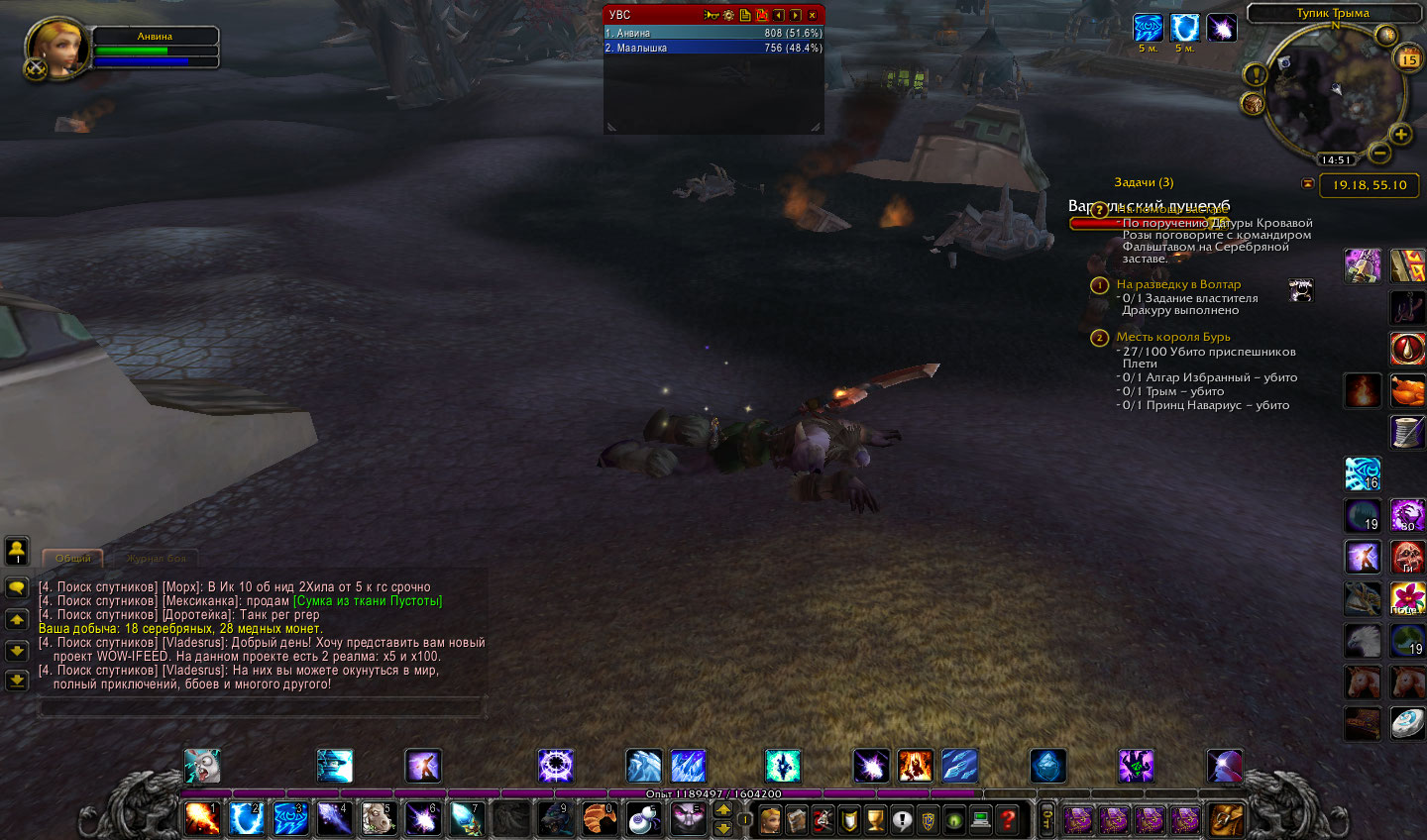The height and width of the screenshot is (840, 1427).
Task: Switch to the Журнал боя chat tab
Action: tap(156, 559)
